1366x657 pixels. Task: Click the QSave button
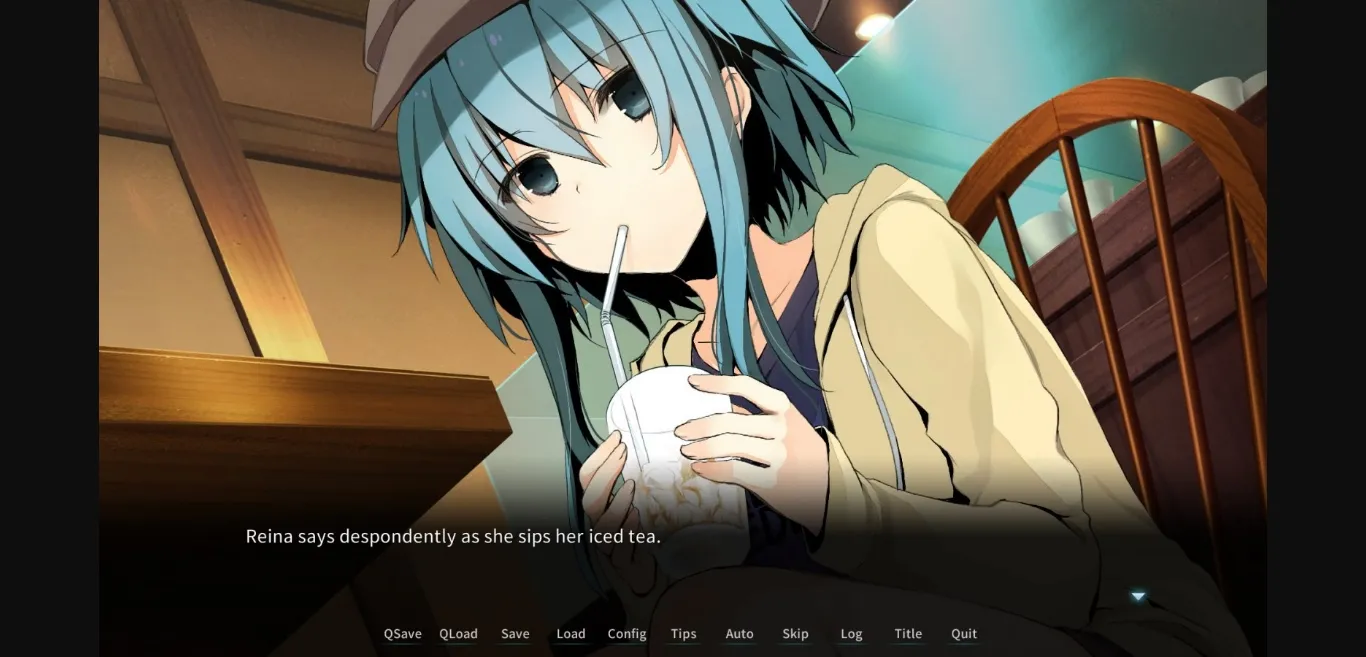coord(402,634)
